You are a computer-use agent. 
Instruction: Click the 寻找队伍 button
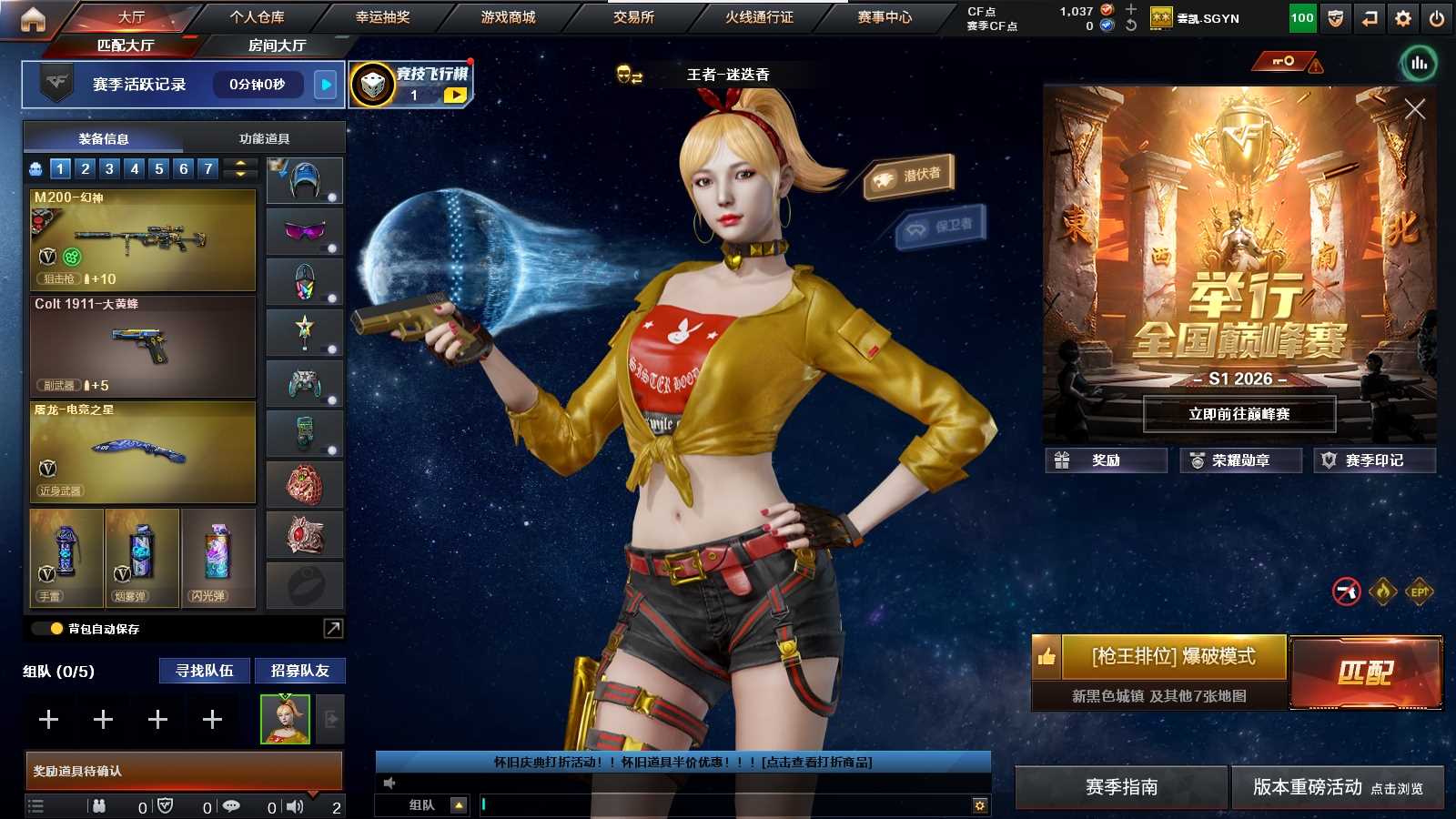click(205, 671)
